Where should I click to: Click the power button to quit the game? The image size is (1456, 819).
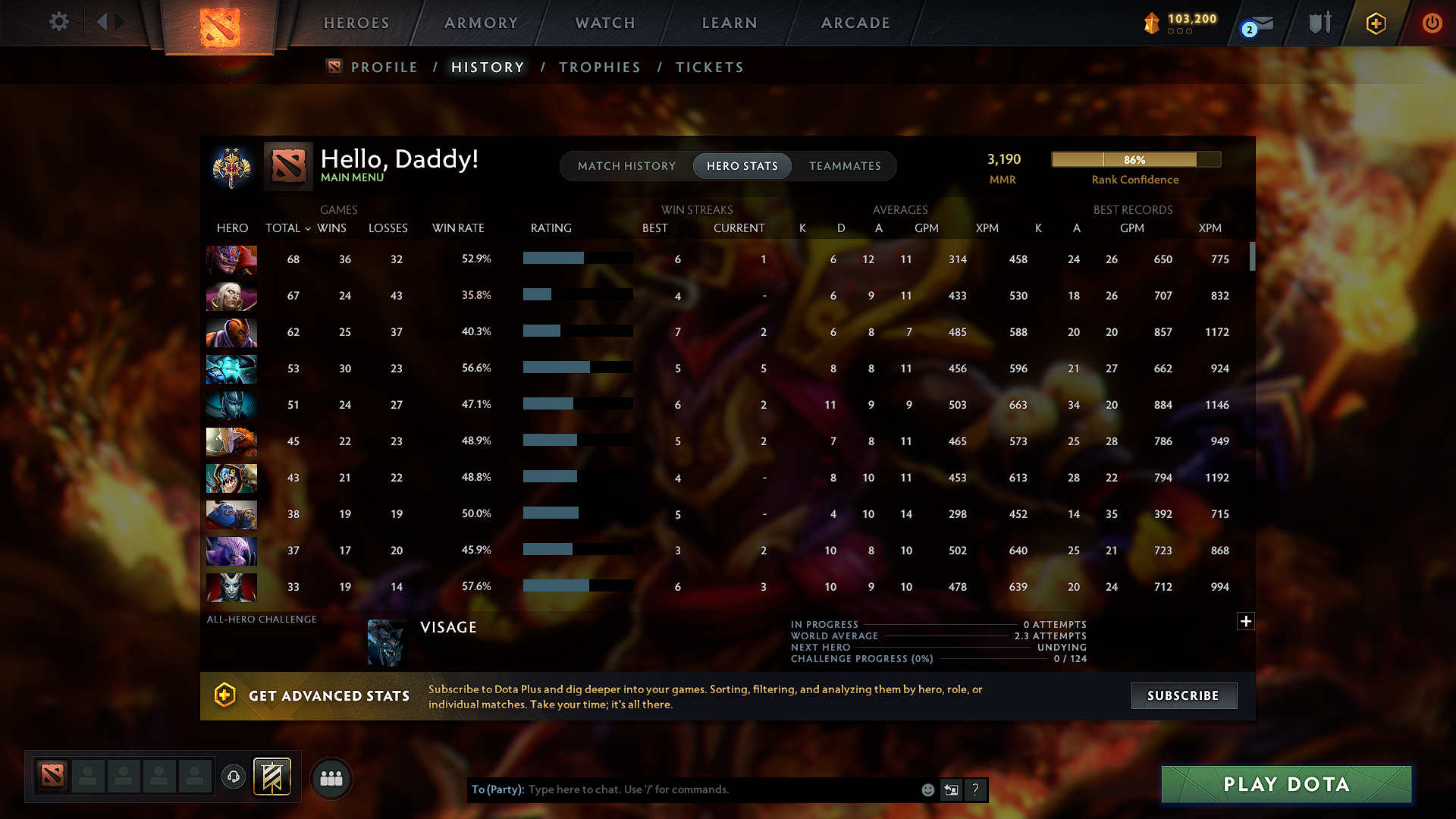[1432, 23]
